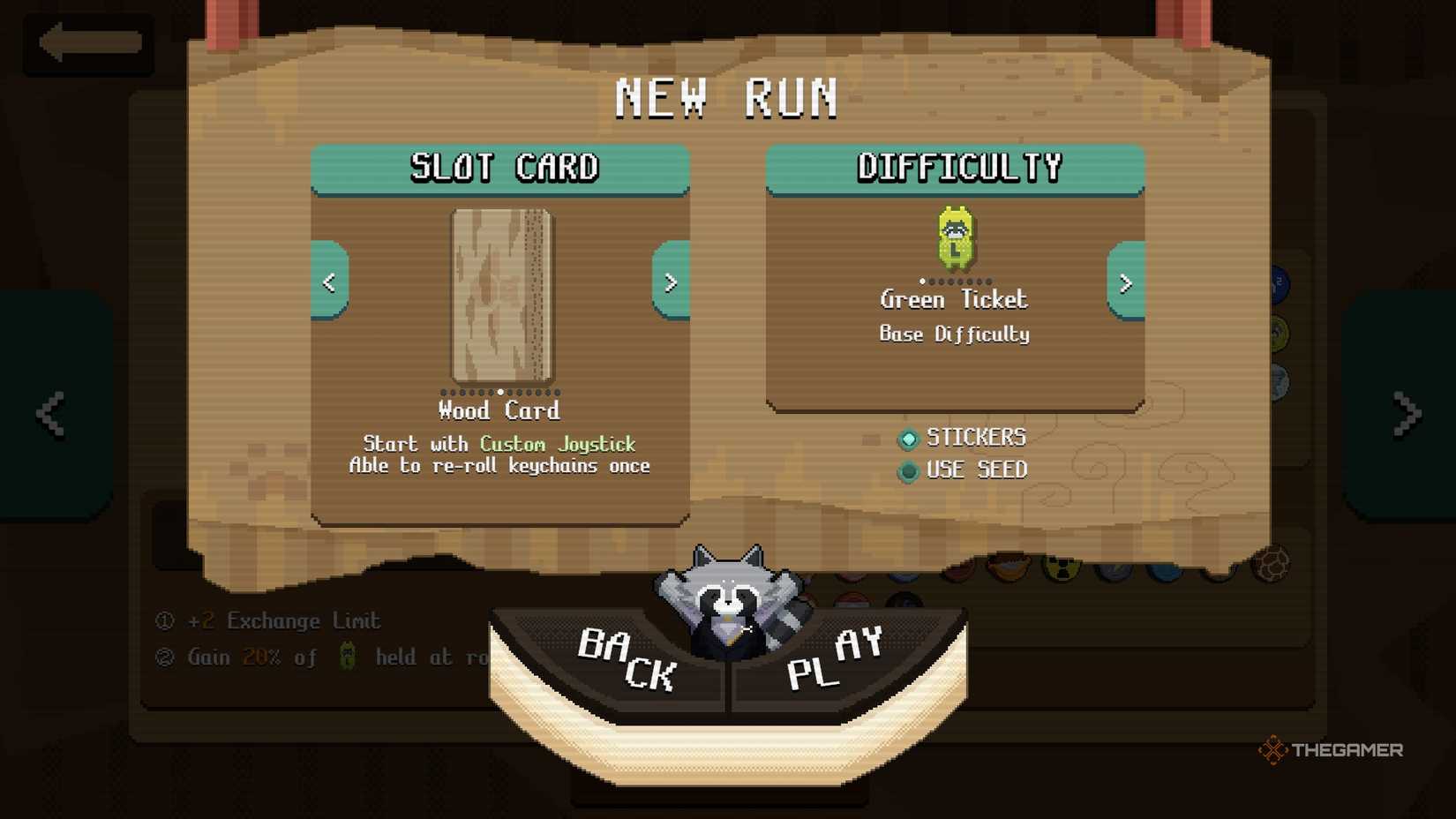Enable the STICKERS toggle

click(908, 439)
